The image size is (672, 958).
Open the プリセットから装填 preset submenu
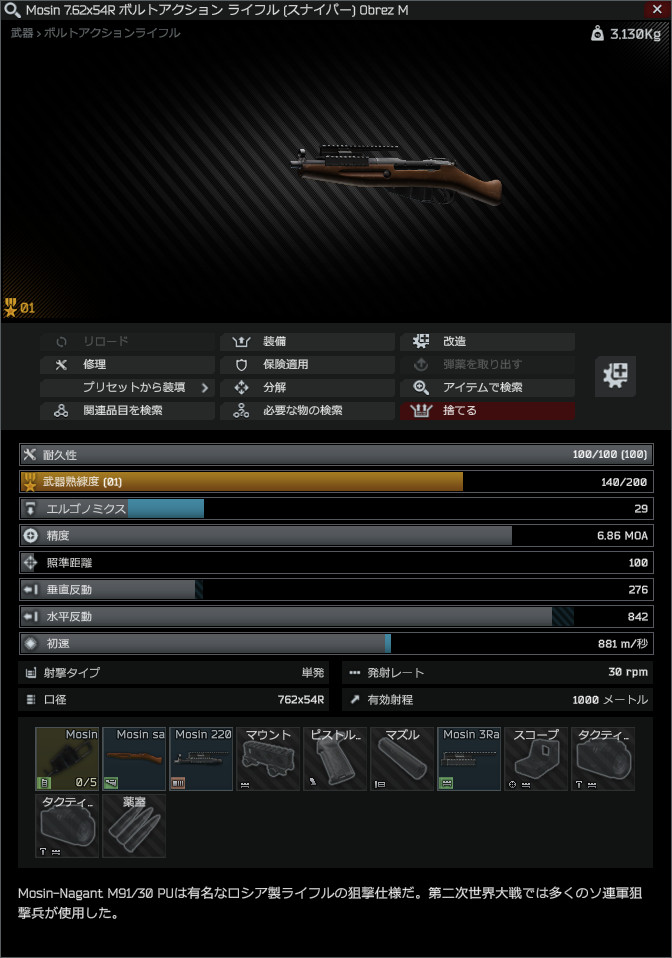(x=126, y=388)
